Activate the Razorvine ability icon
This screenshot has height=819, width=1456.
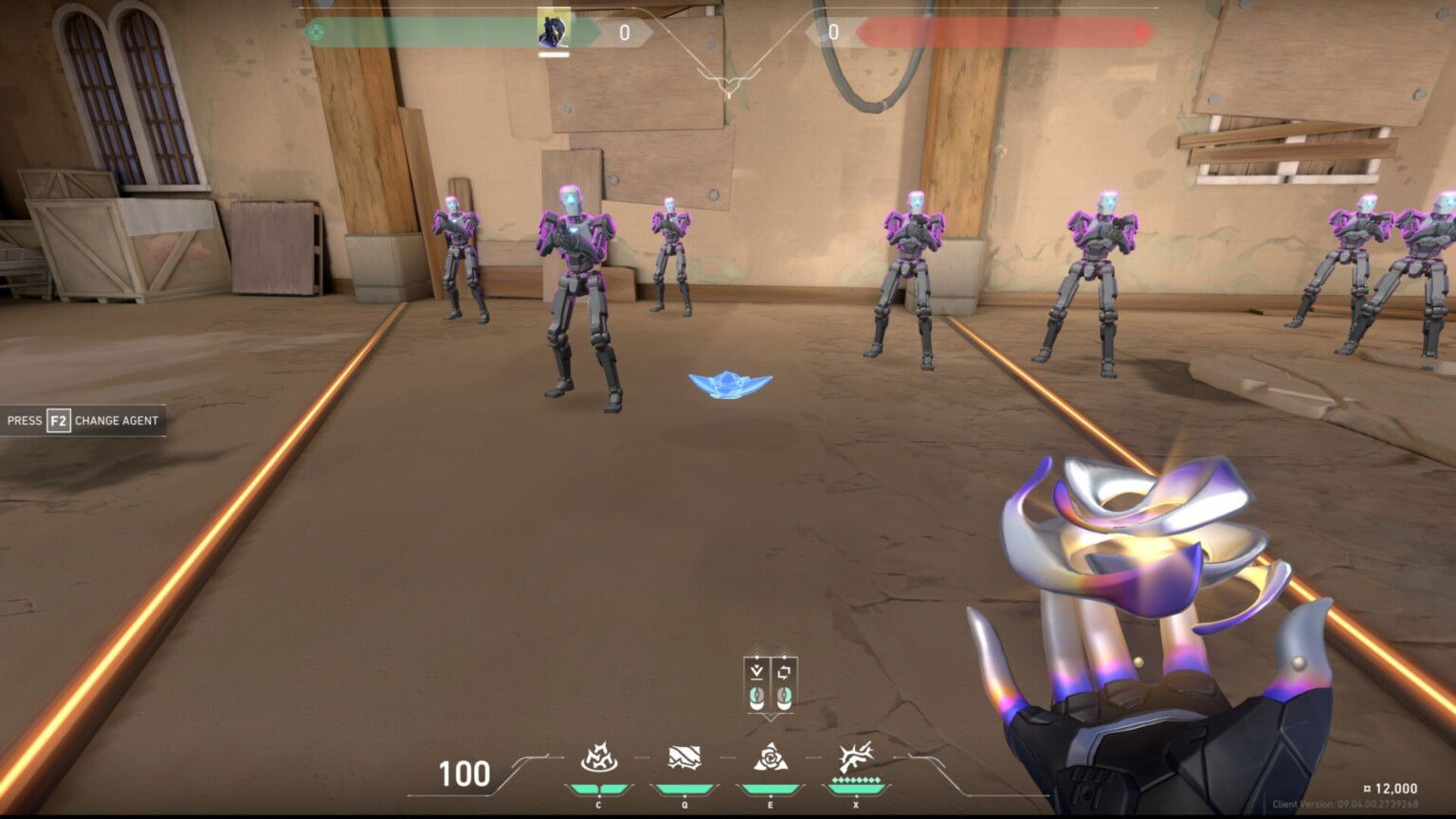point(599,758)
